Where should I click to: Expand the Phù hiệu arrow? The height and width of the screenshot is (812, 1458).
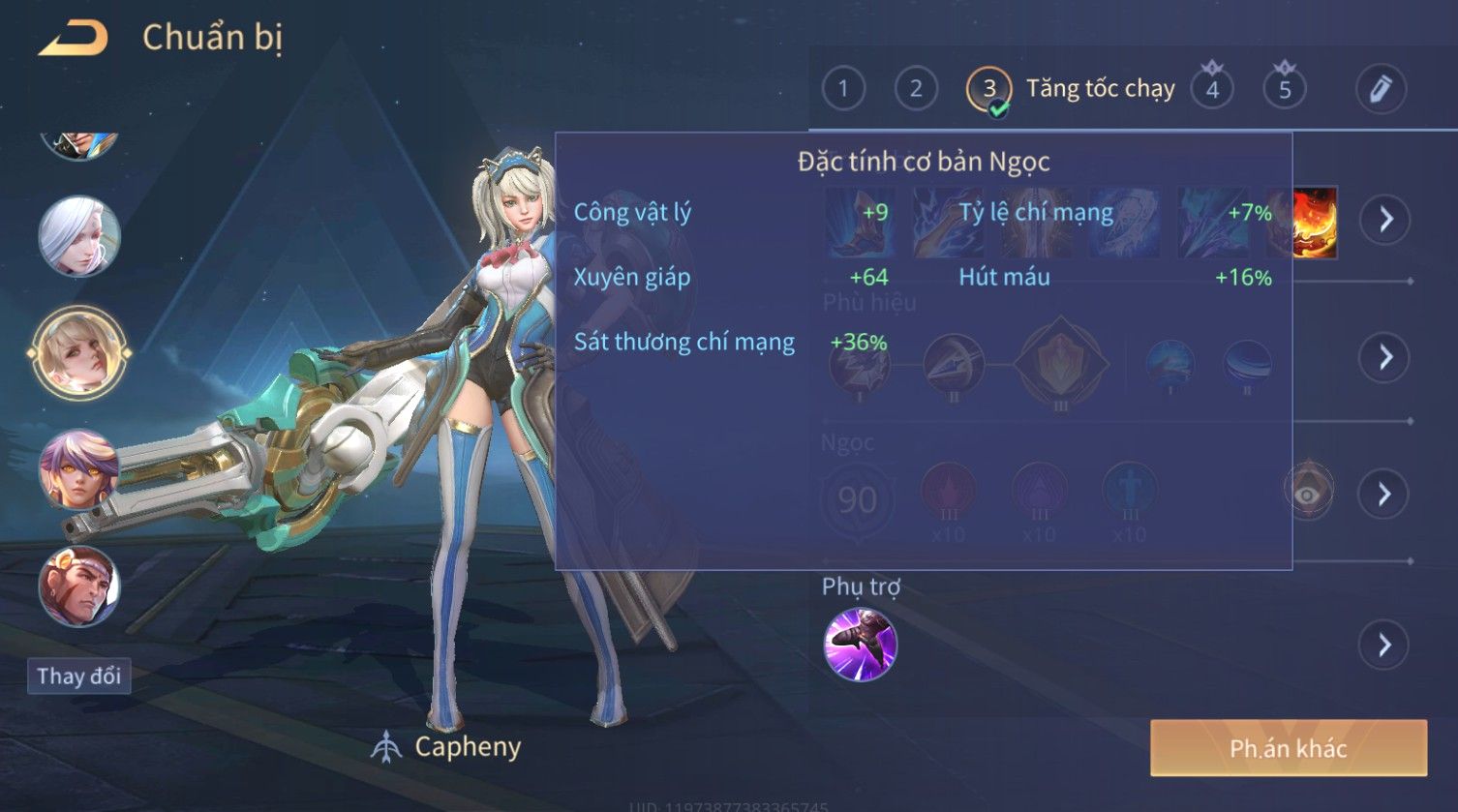(1385, 357)
